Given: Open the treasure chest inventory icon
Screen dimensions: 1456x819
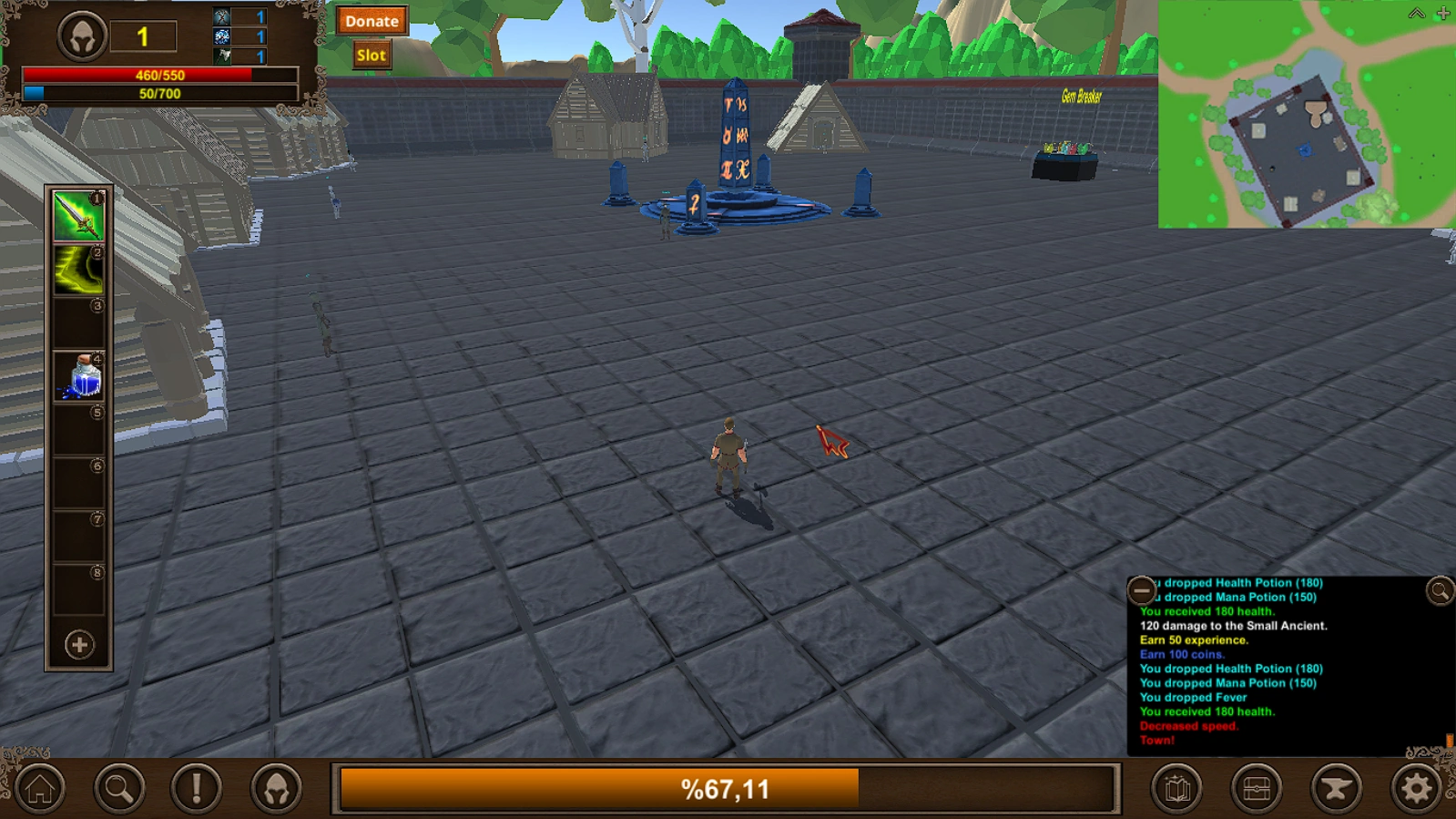Looking at the screenshot, I should [x=1256, y=785].
